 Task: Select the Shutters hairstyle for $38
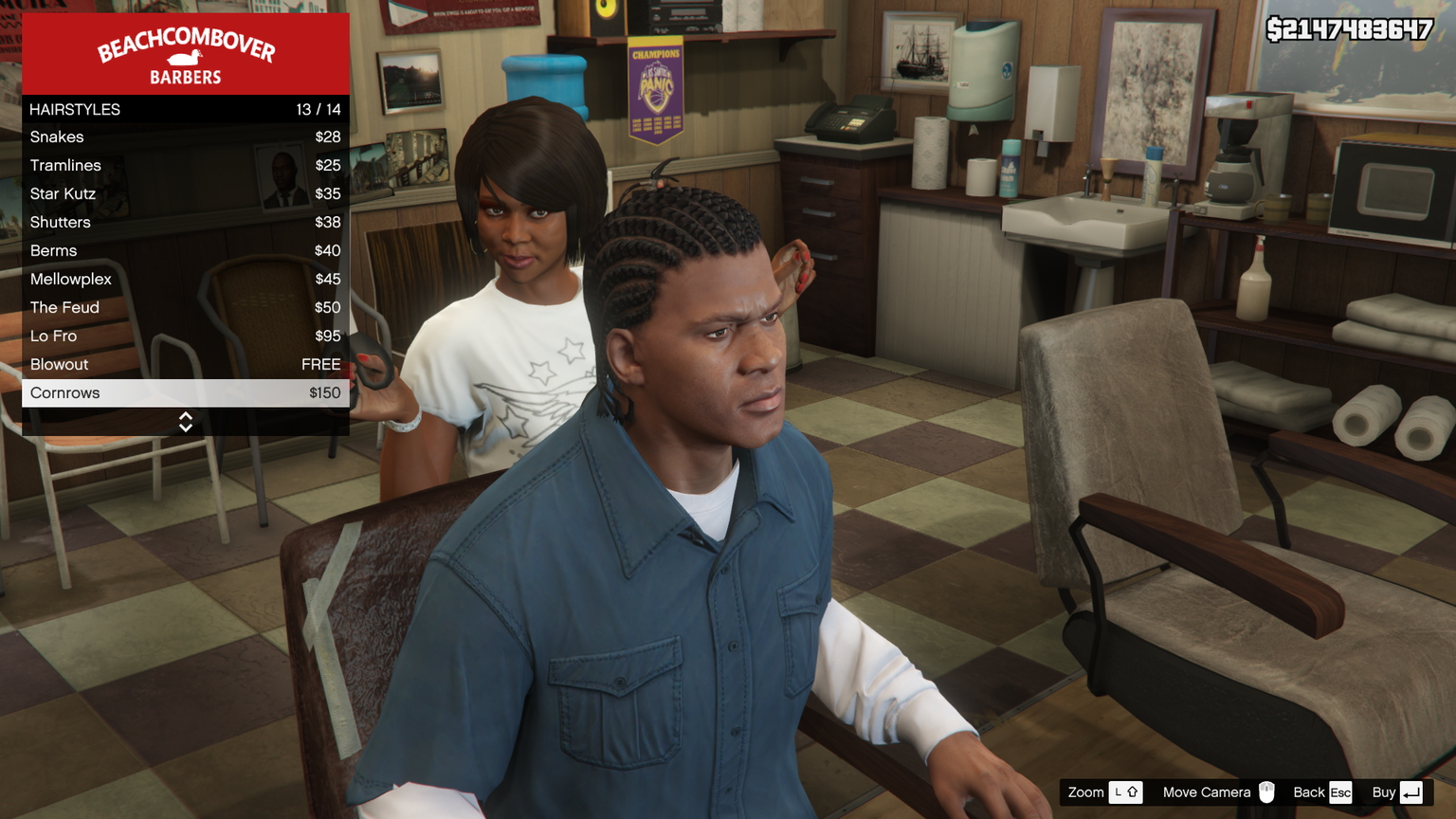pyautogui.click(x=185, y=223)
